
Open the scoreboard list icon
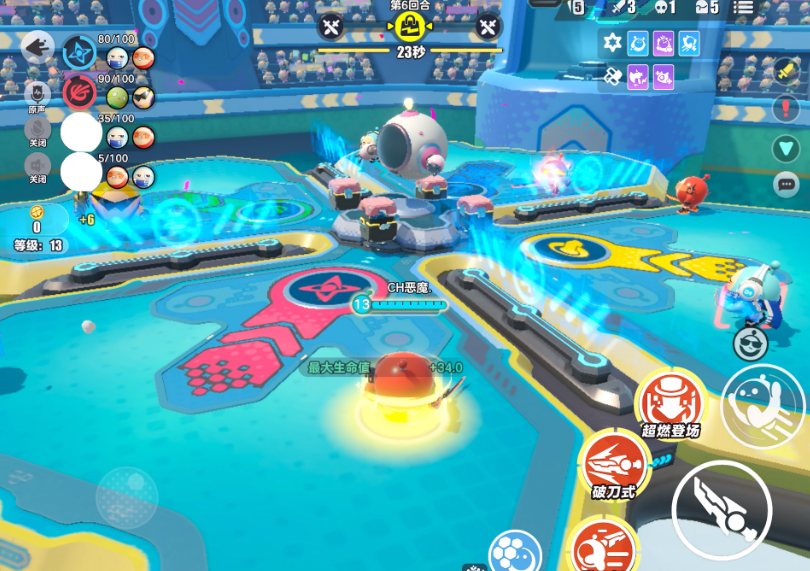point(743,7)
